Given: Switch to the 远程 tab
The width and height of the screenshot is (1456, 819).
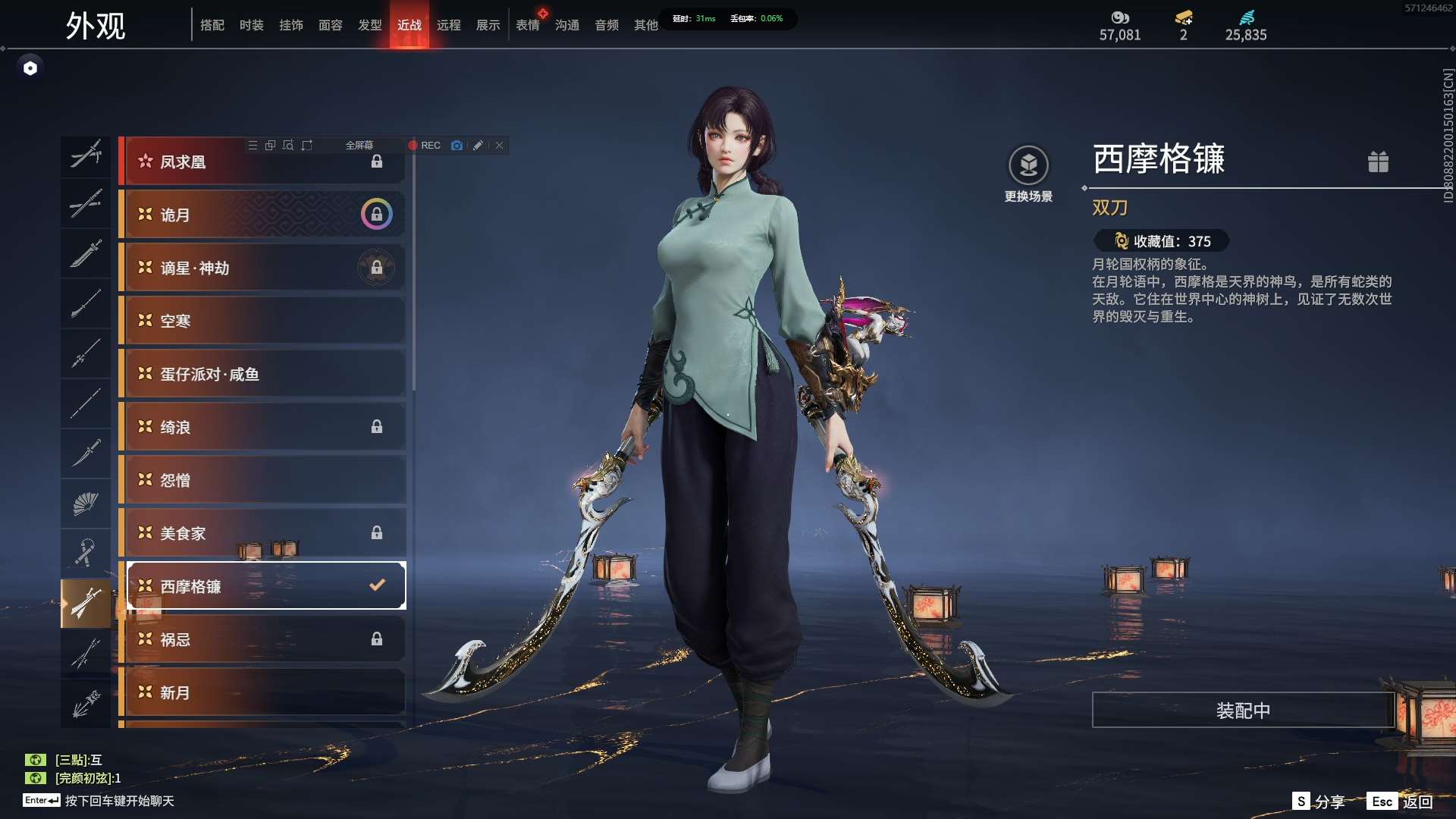Looking at the screenshot, I should coord(448,25).
